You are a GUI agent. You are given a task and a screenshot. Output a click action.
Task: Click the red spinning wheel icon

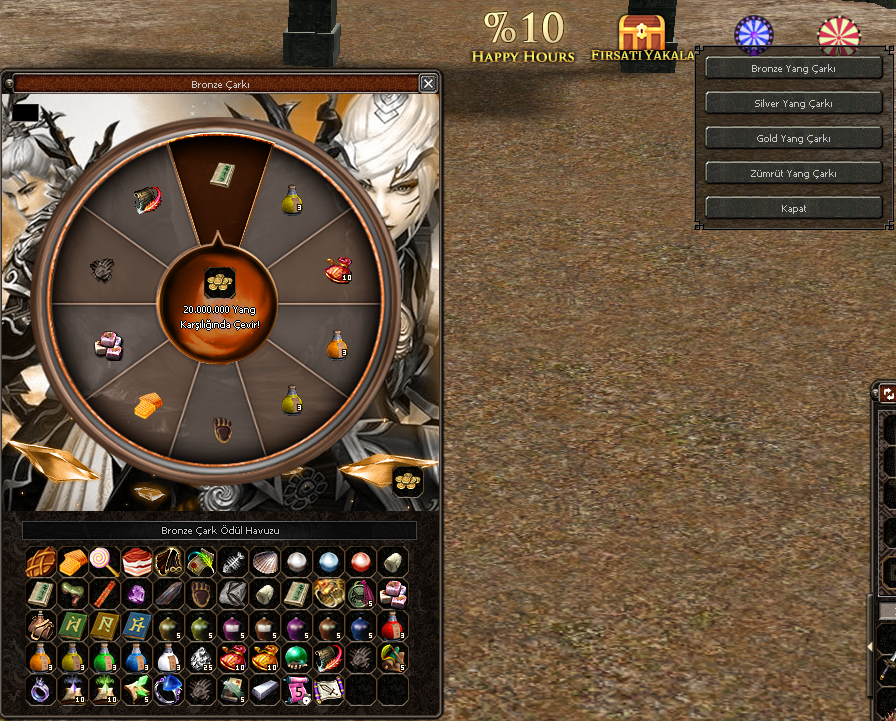838,36
